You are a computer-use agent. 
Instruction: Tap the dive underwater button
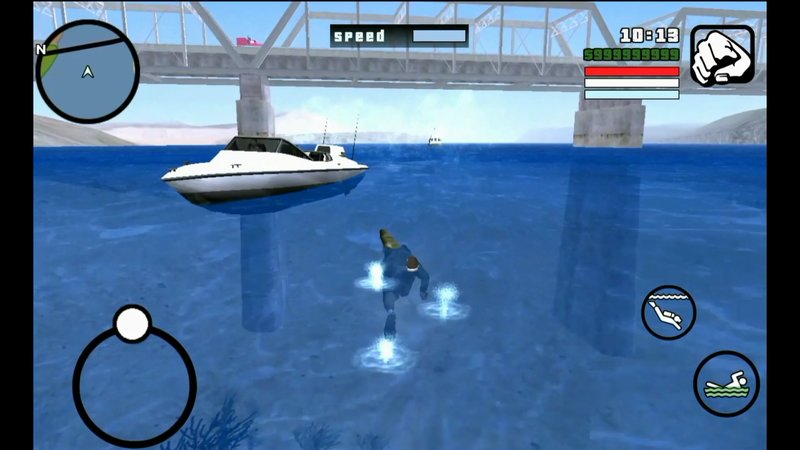tap(668, 312)
